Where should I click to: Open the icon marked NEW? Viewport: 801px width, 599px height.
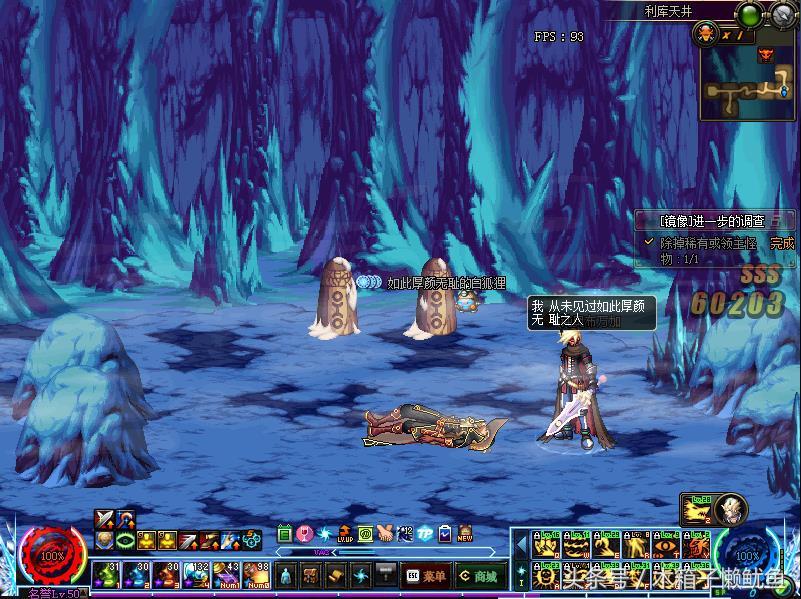(464, 534)
